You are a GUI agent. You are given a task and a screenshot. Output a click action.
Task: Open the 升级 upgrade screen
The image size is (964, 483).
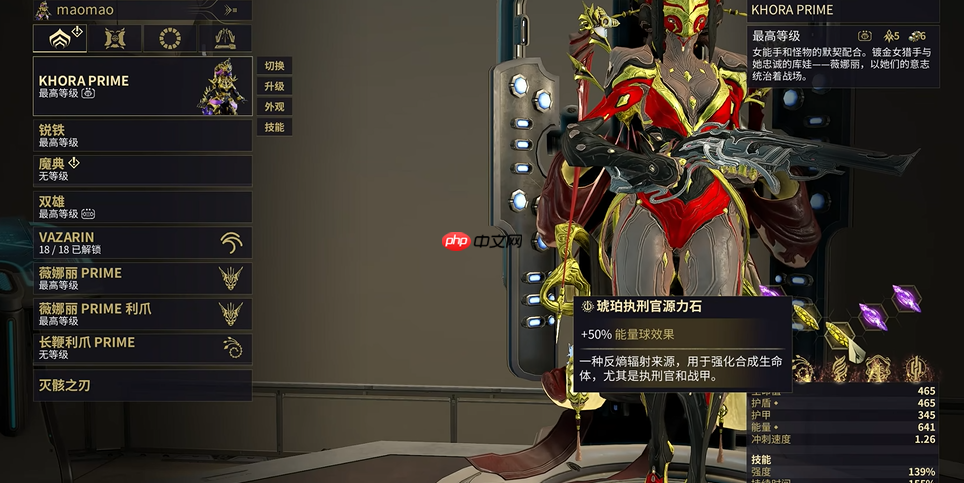click(x=274, y=86)
